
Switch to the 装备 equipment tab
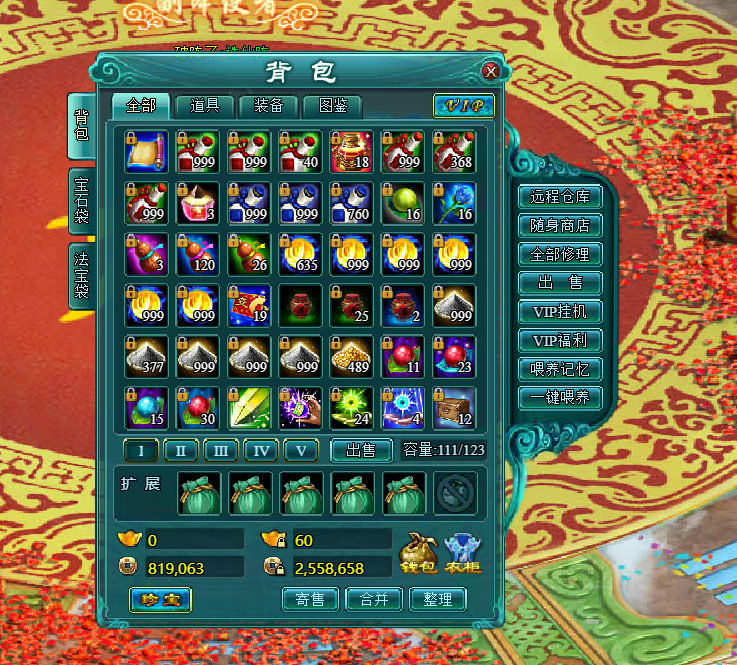(x=268, y=105)
